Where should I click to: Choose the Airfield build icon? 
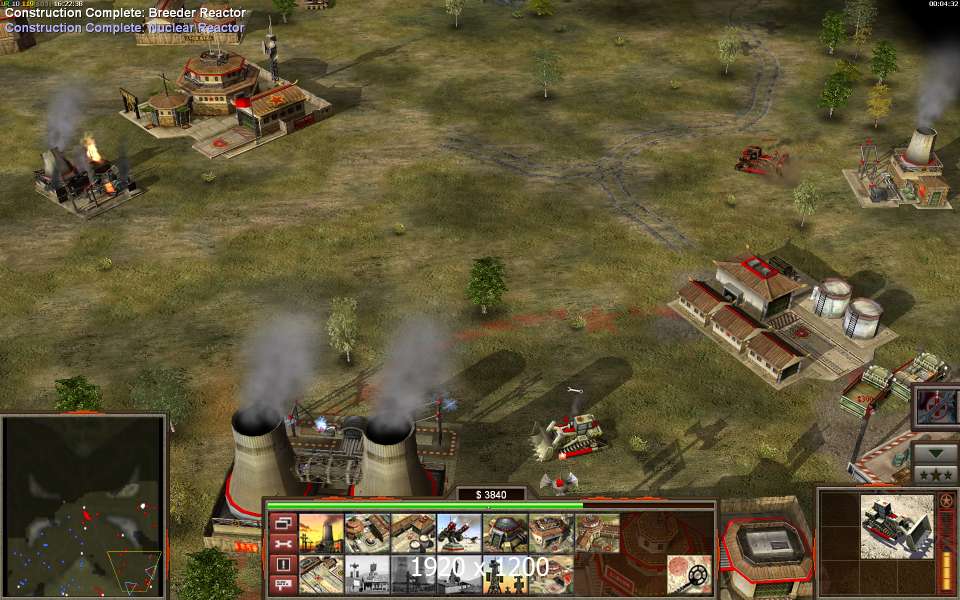pos(597,533)
